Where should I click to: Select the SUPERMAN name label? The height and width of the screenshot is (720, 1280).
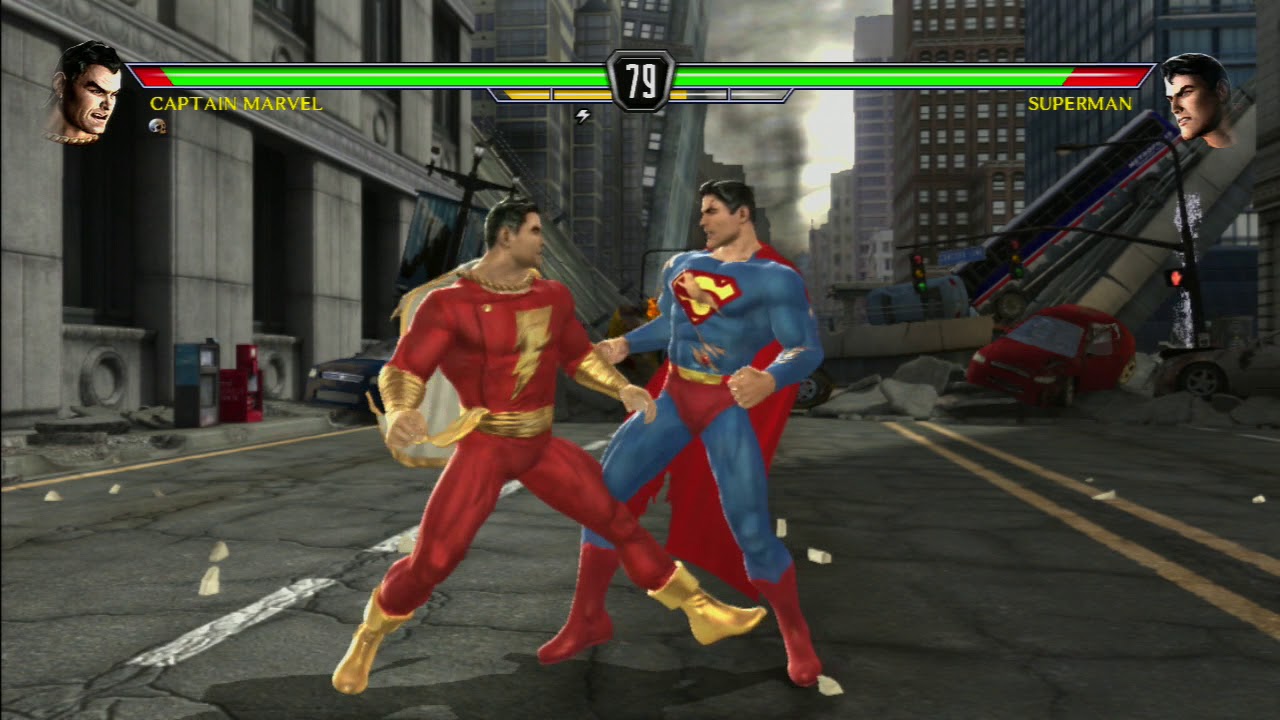tap(1080, 104)
